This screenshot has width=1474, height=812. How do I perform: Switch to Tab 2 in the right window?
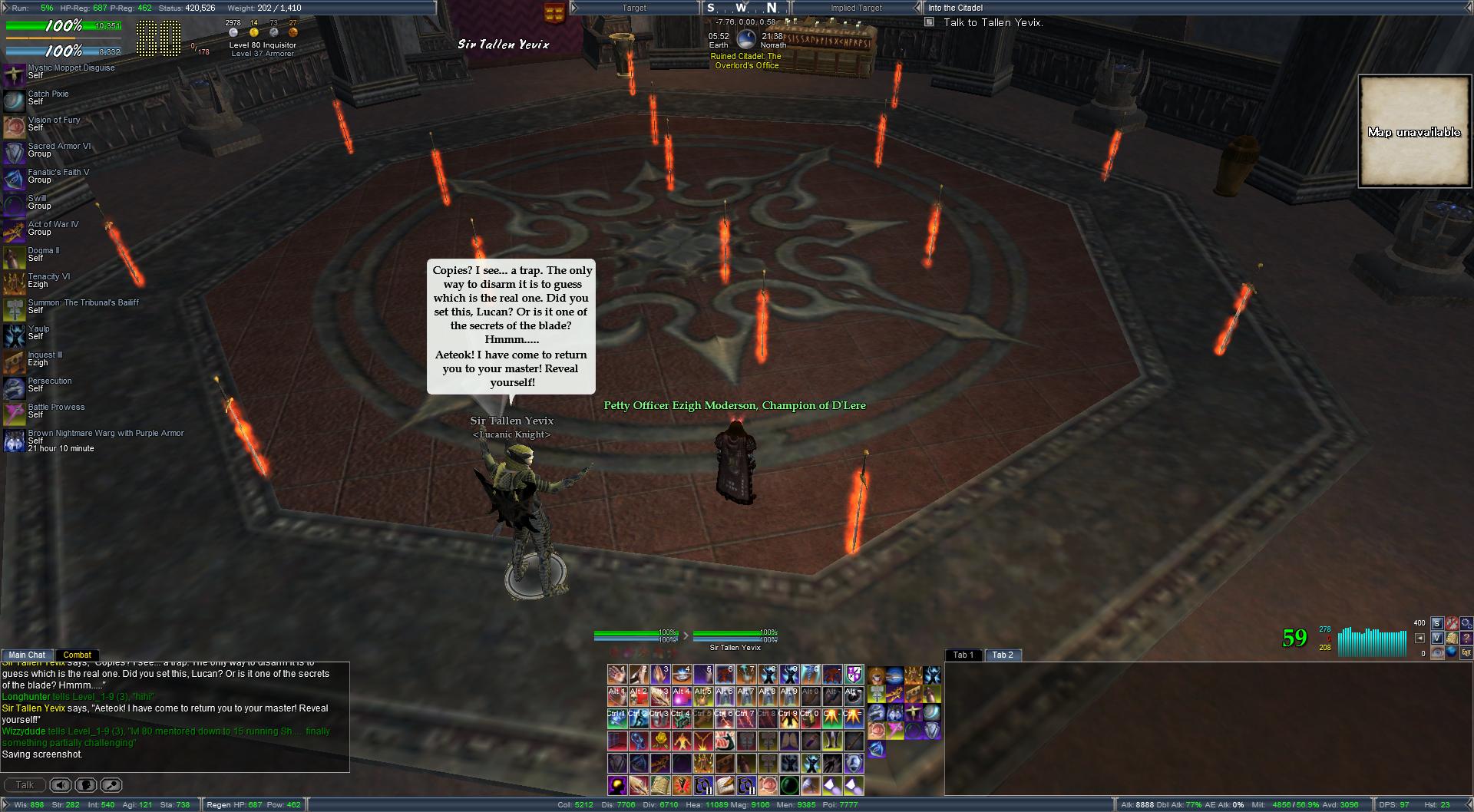[x=1003, y=655]
